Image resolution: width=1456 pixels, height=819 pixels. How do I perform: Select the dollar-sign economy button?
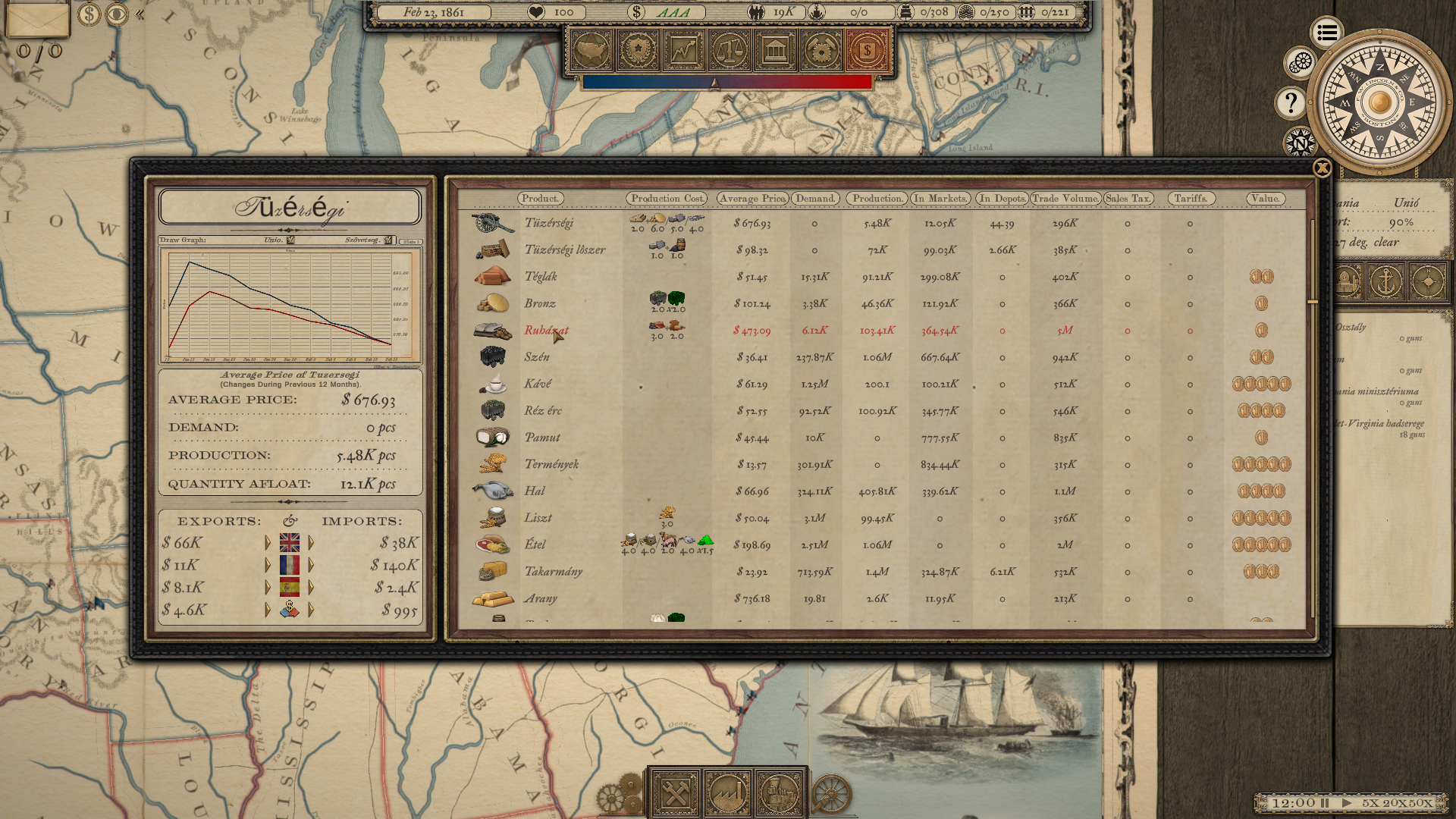(x=867, y=51)
